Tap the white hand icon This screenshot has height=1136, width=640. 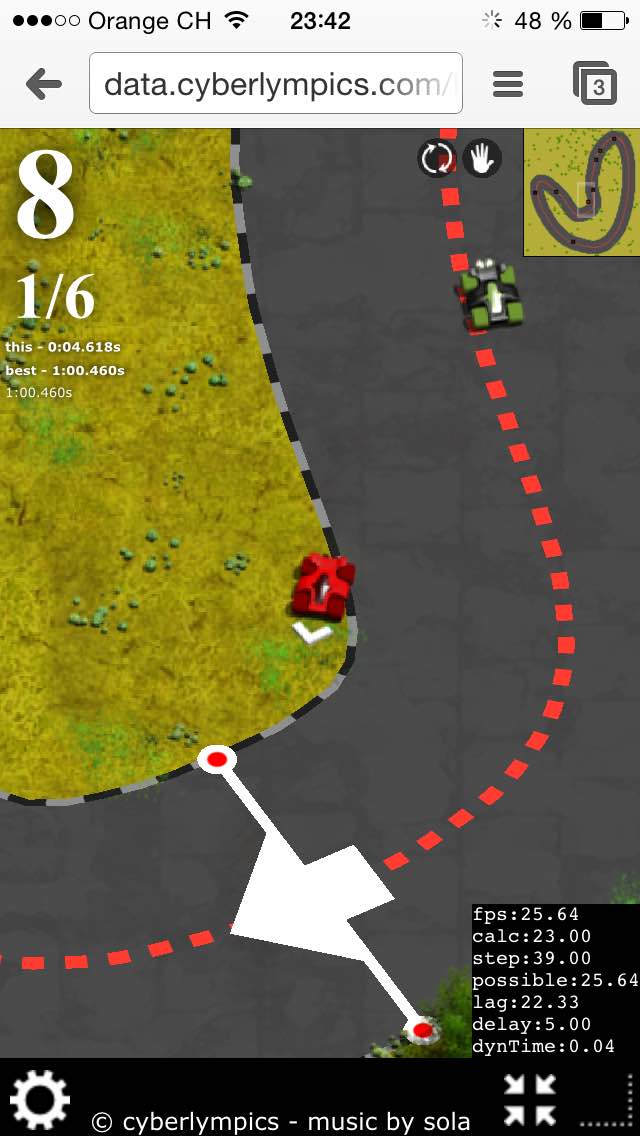(x=482, y=158)
